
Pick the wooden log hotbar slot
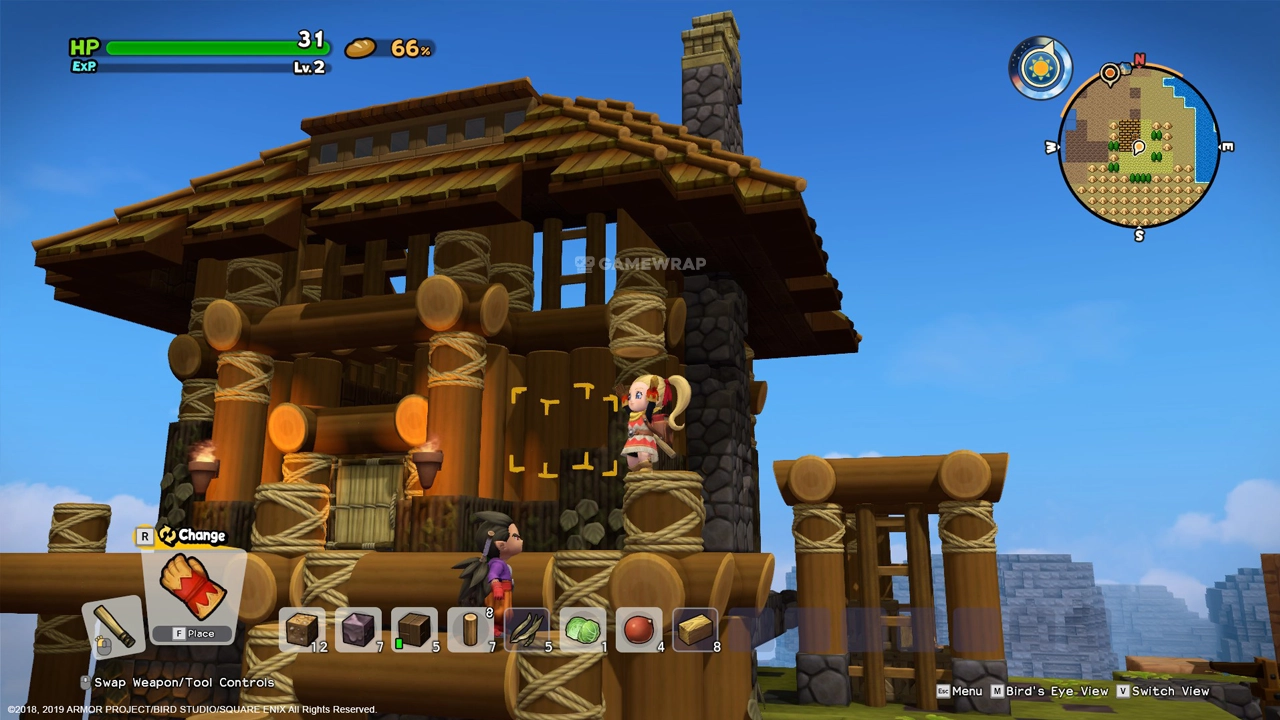pyautogui.click(x=470, y=629)
